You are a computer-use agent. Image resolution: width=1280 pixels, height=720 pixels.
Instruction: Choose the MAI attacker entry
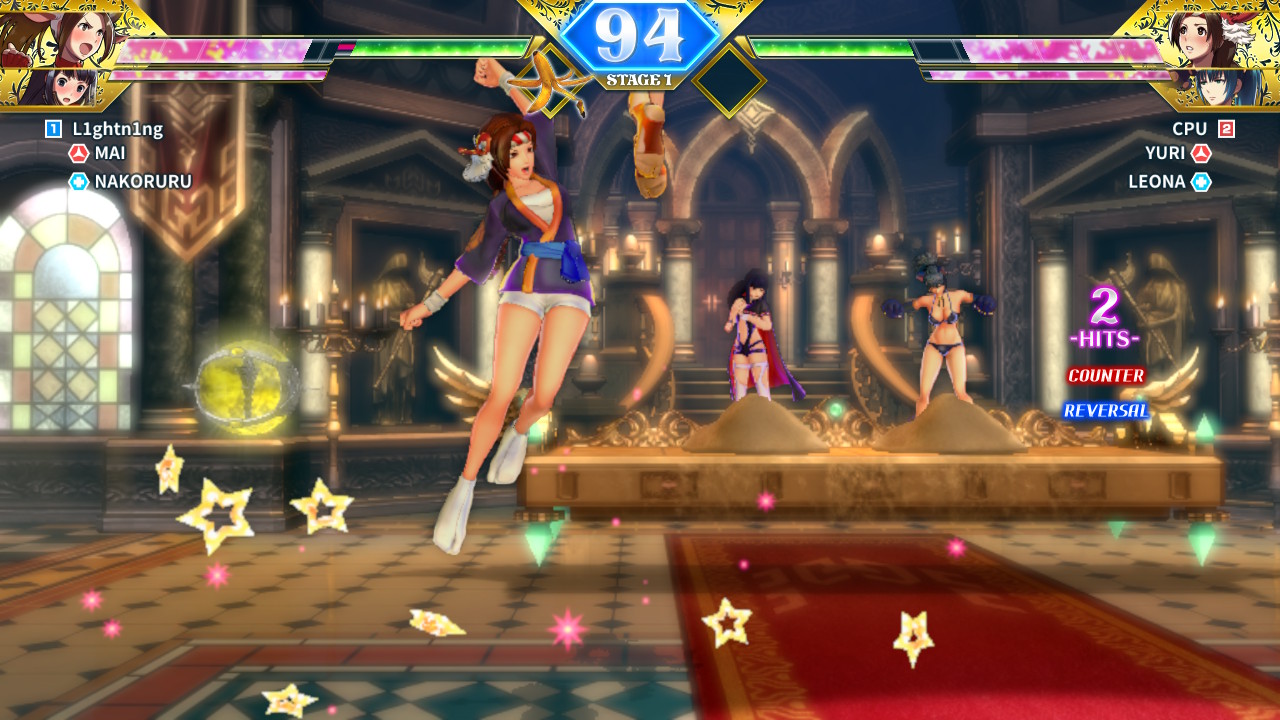(x=110, y=154)
